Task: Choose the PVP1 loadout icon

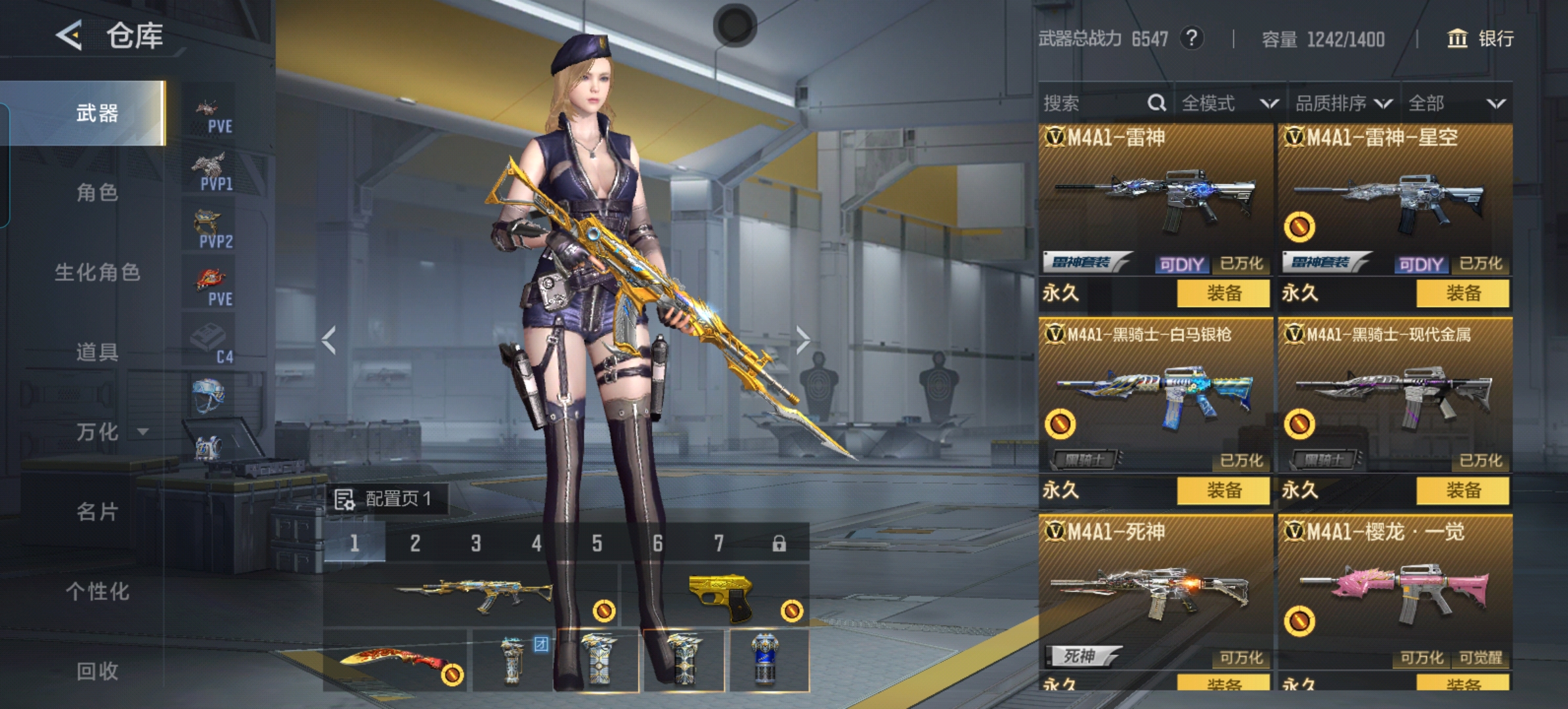Action: tap(210, 171)
